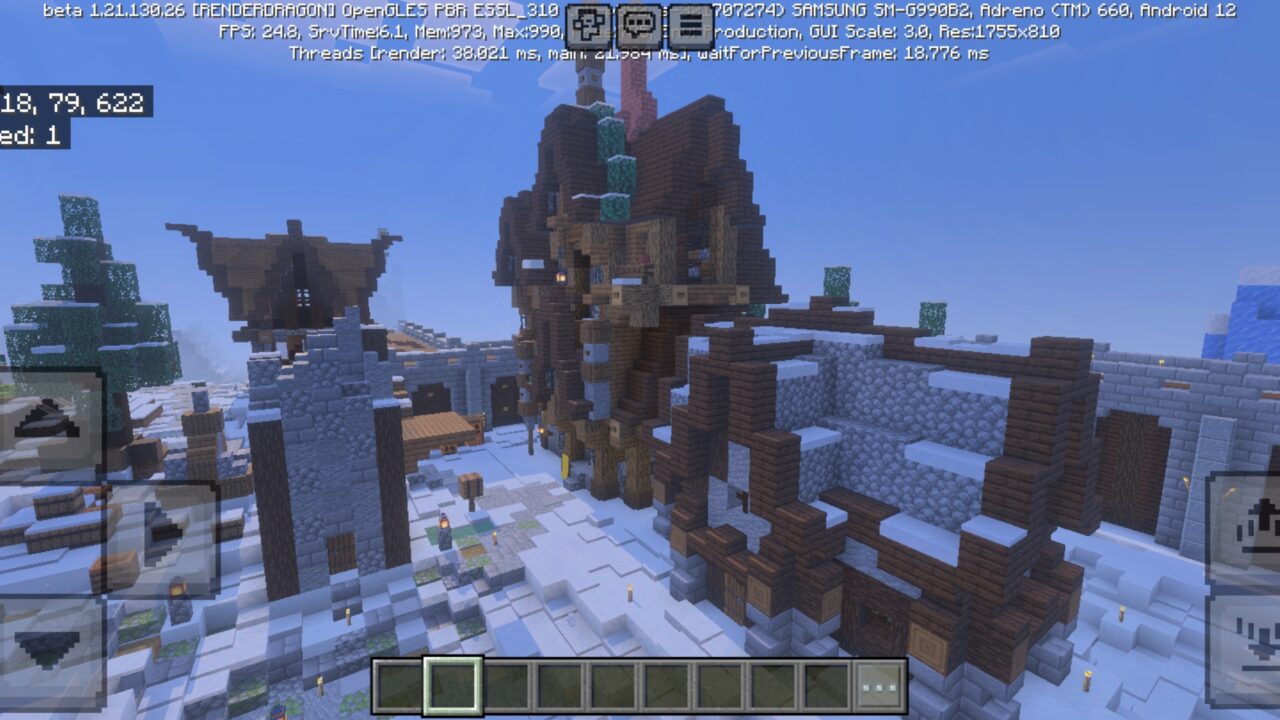Open the chat window
This screenshot has height=720, width=1280.
tap(637, 22)
